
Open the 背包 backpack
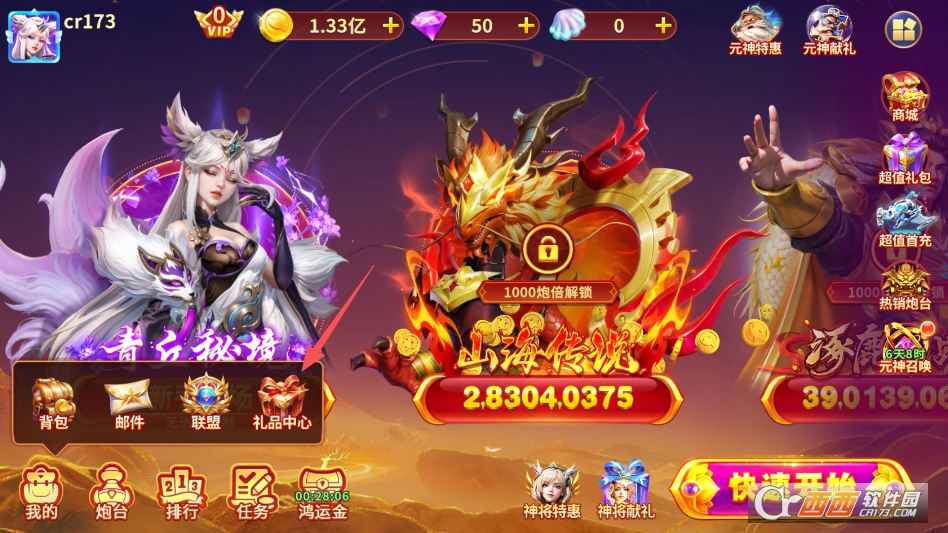[x=52, y=403]
